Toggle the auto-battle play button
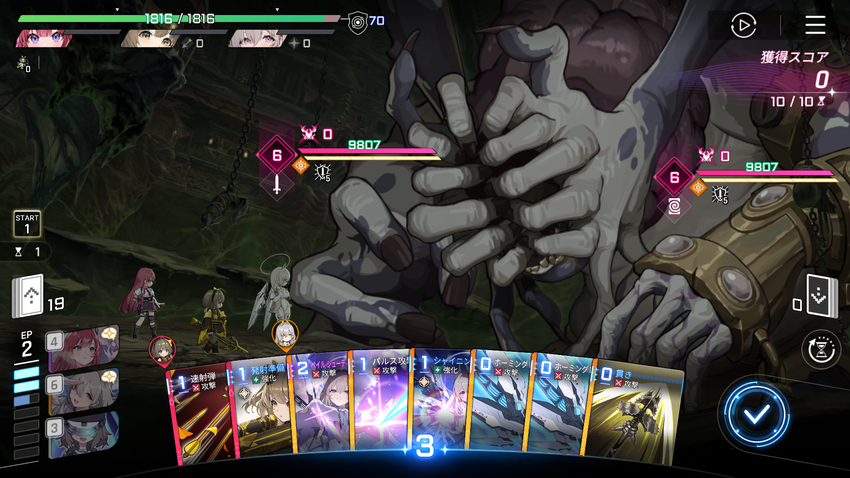The image size is (850, 478). point(743,25)
